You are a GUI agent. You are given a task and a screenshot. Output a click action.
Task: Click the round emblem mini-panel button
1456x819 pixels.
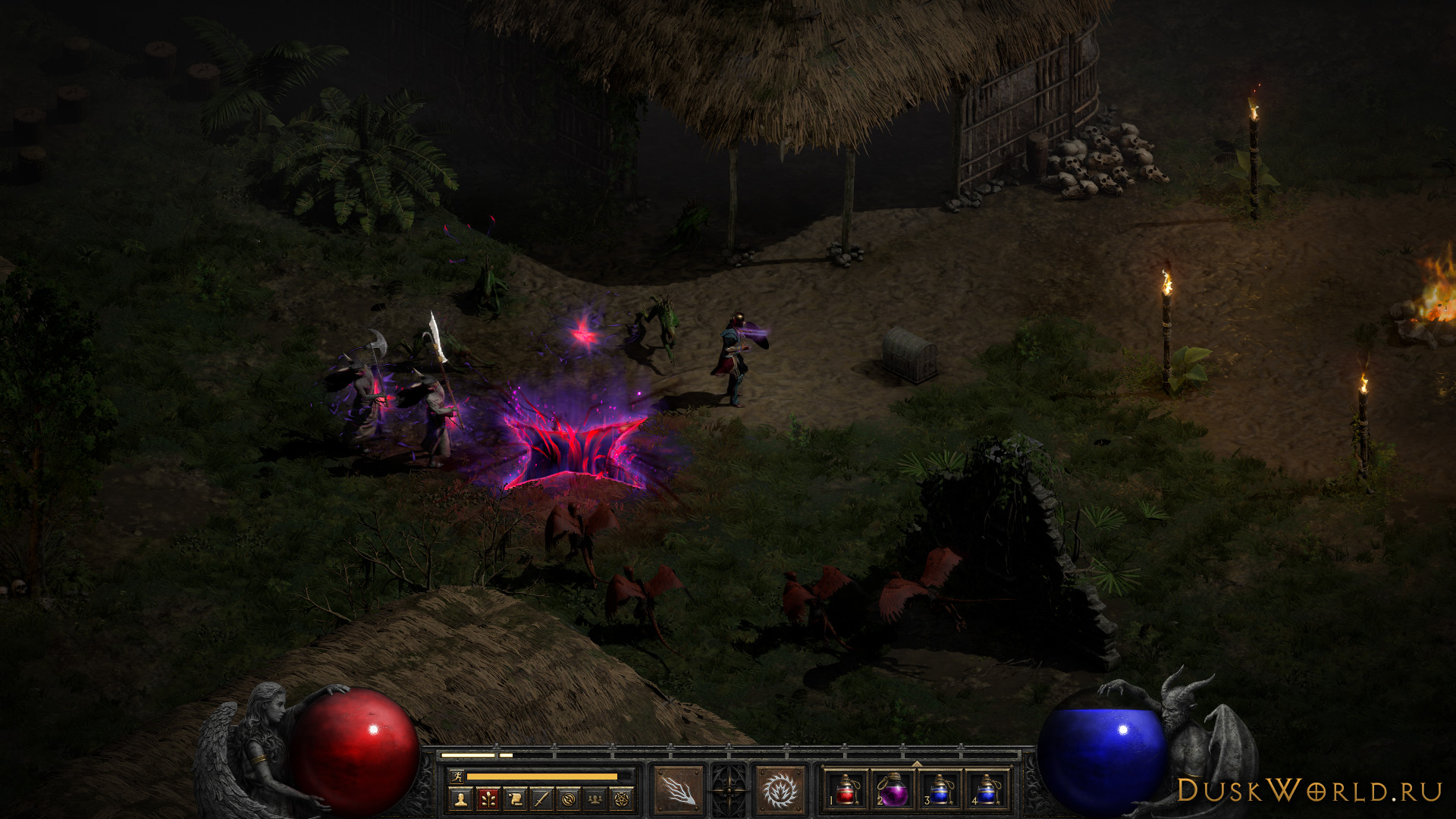(x=569, y=799)
